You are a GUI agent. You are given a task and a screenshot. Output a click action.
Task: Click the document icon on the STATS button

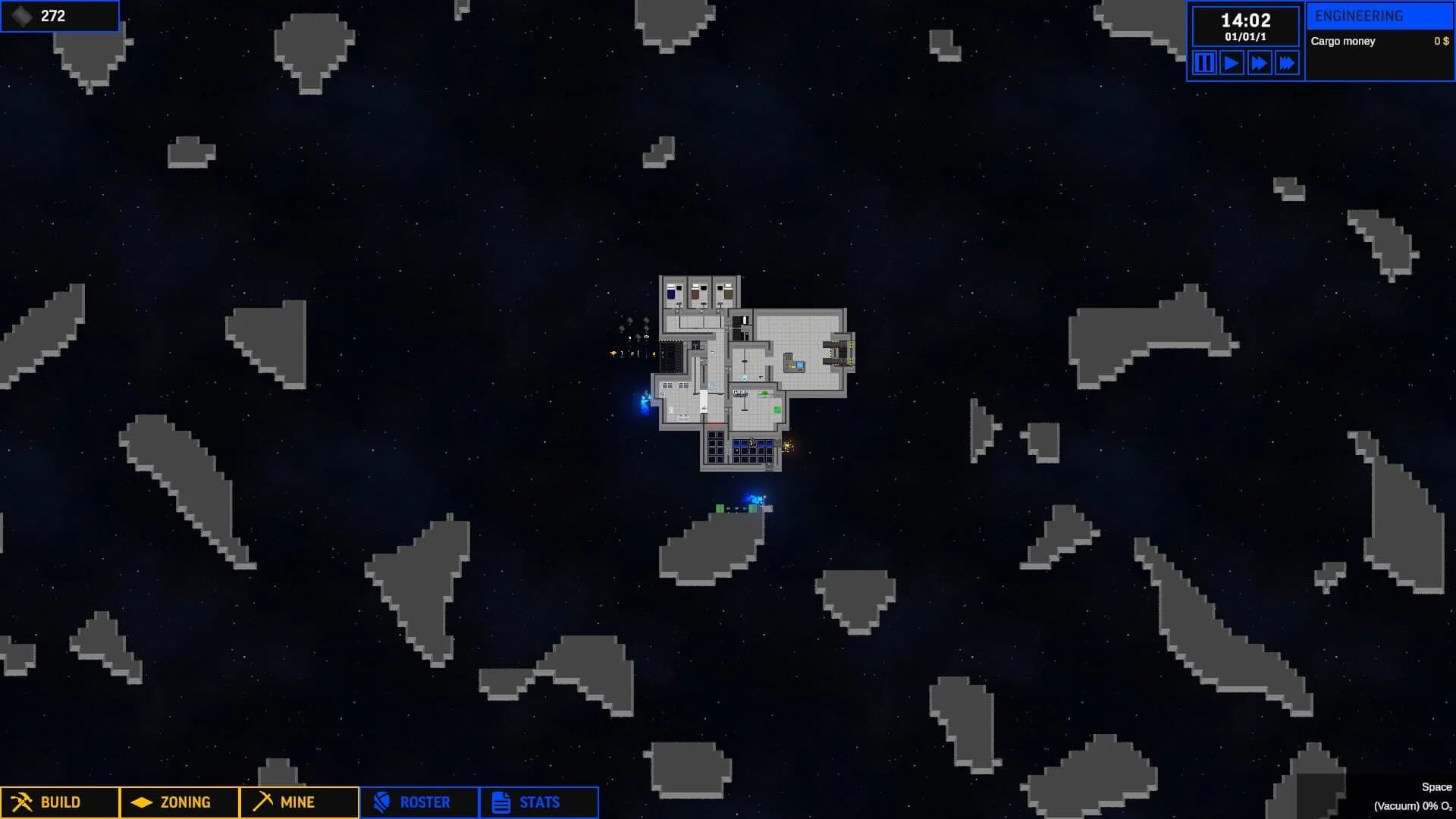(x=500, y=801)
